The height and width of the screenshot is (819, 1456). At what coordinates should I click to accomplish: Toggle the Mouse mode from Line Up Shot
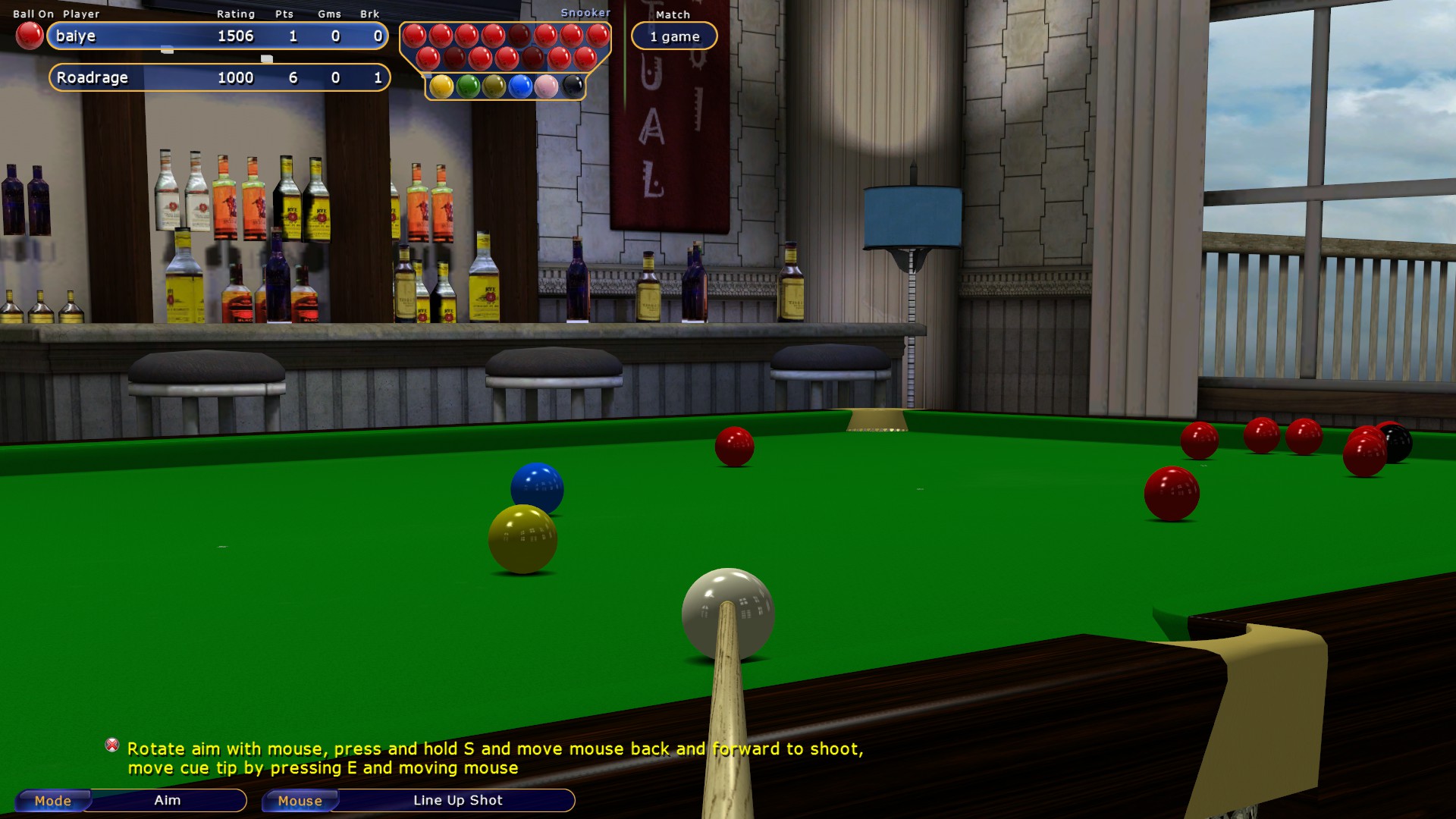point(300,801)
